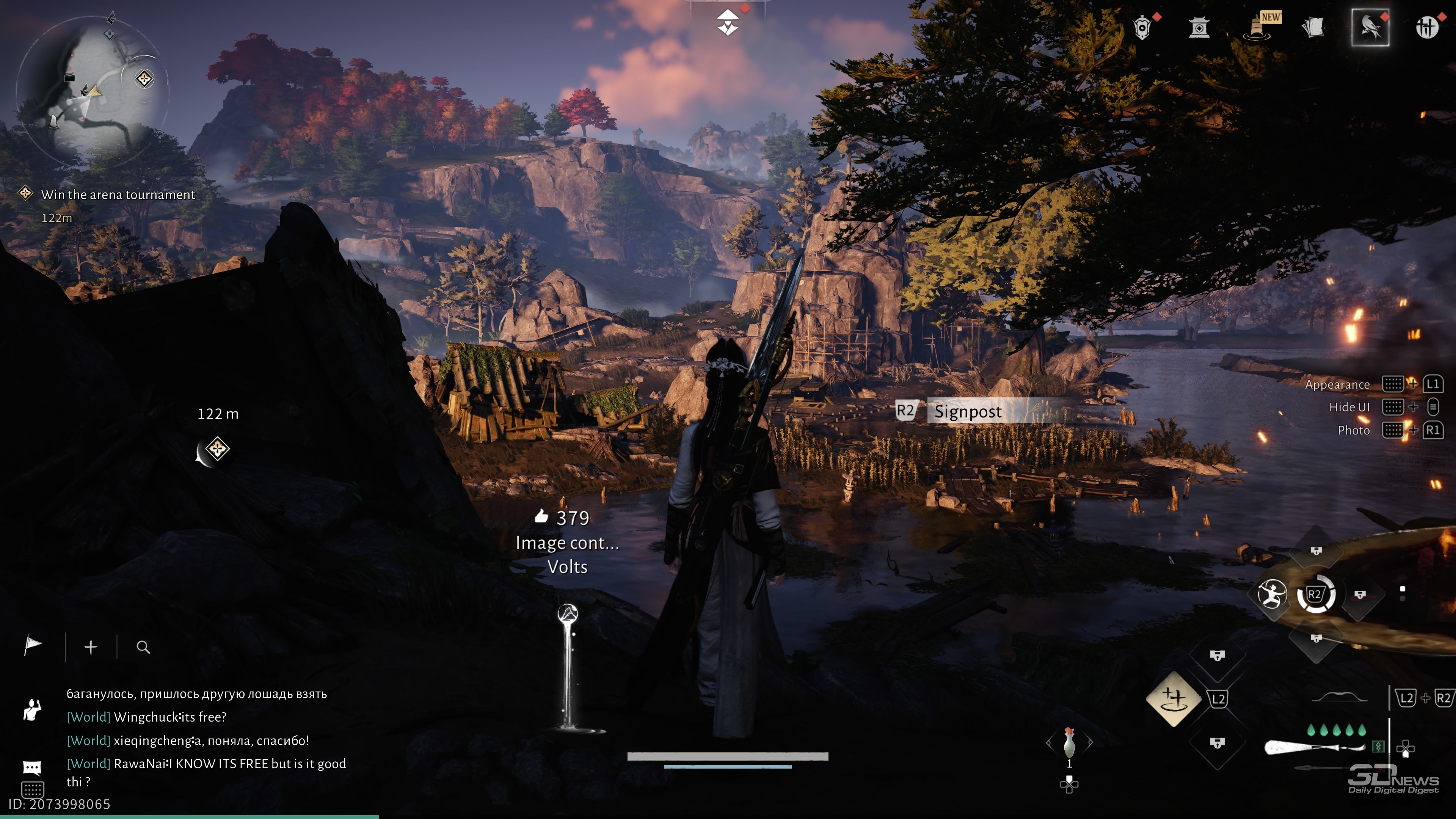The image size is (1456, 819).
Task: Select the quest marker on the minimap
Action: [145, 78]
